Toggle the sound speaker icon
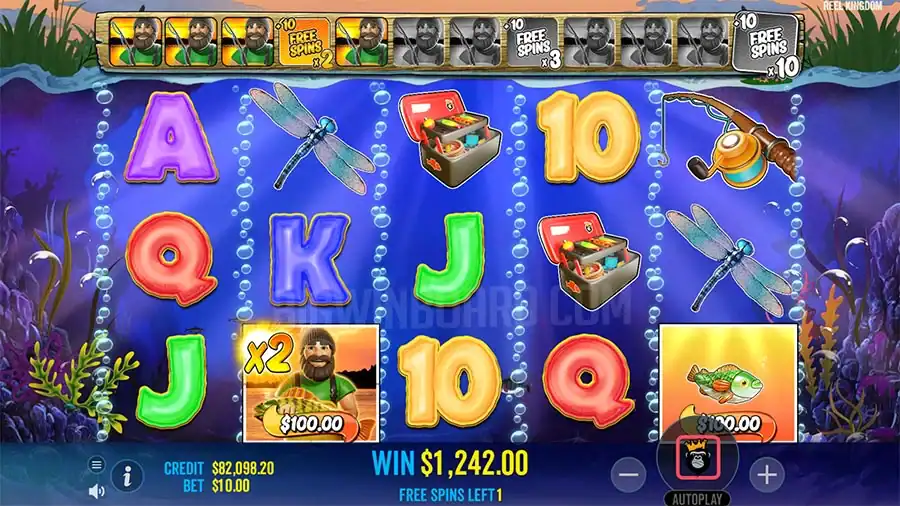900x506 pixels. click(97, 491)
